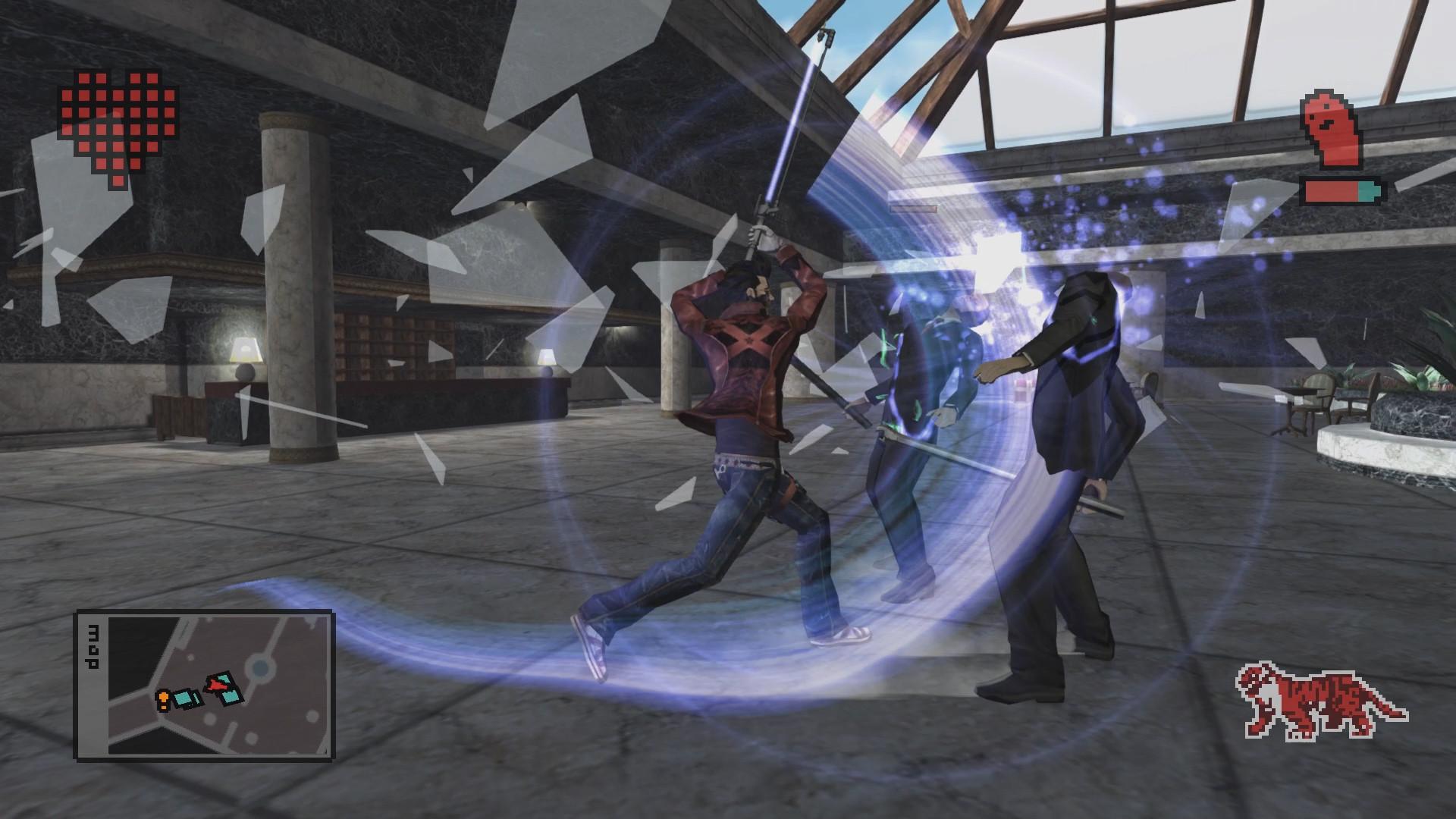The width and height of the screenshot is (1456, 819).
Task: Click the cyan building below the red map marker
Action: click(231, 697)
